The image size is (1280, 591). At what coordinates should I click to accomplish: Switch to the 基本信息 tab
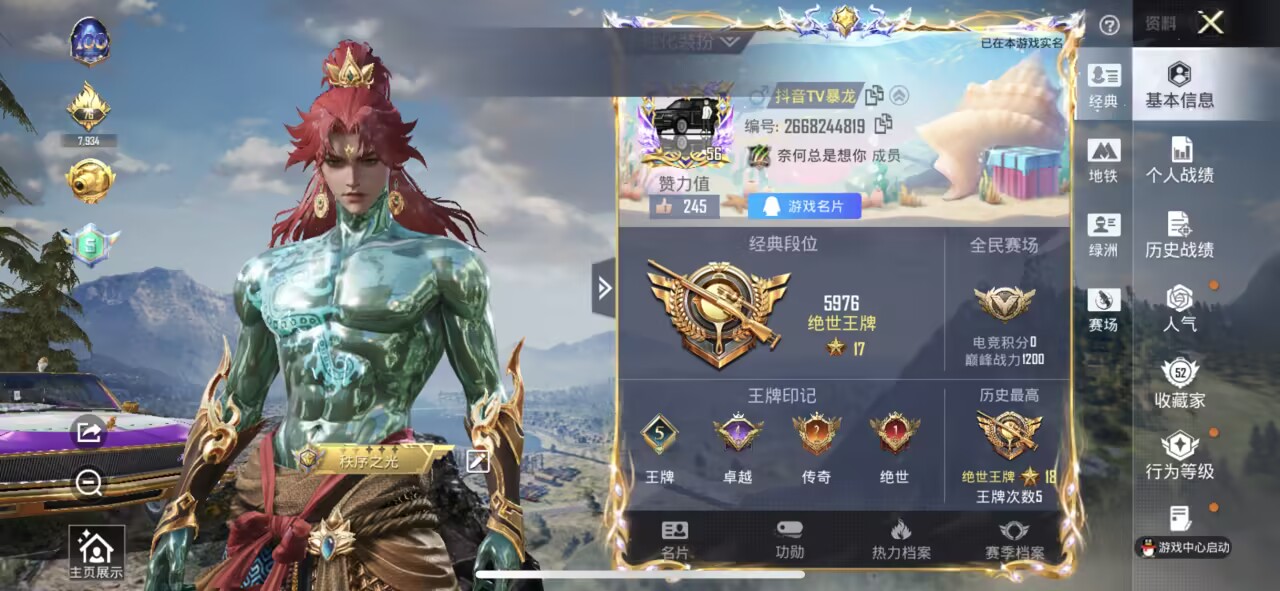coord(1179,86)
